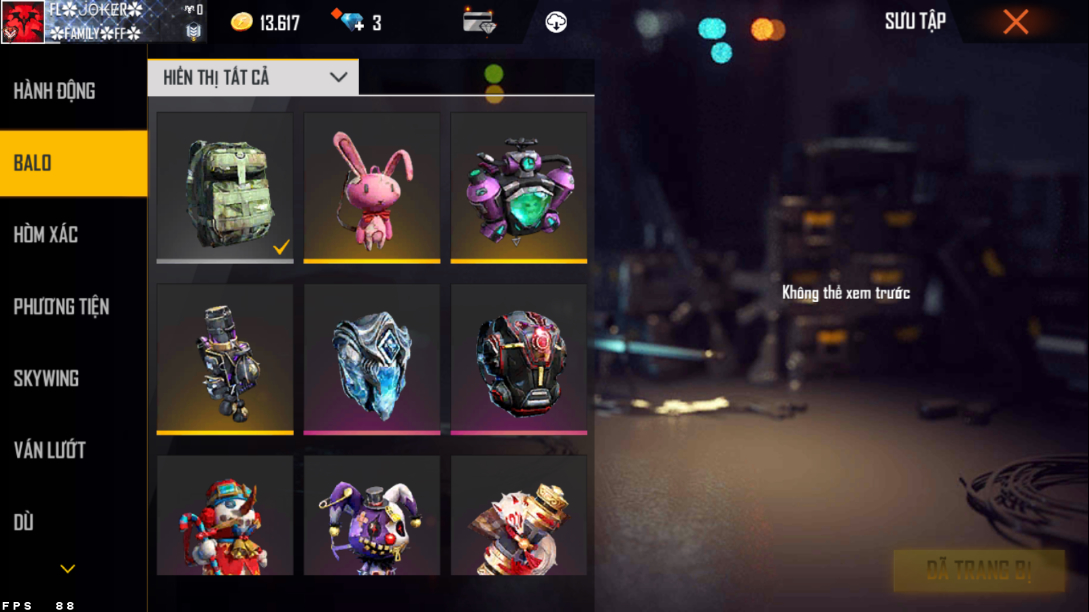Pick the grey cannon-barrel backpack
The height and width of the screenshot is (612, 1089).
[x=225, y=359]
